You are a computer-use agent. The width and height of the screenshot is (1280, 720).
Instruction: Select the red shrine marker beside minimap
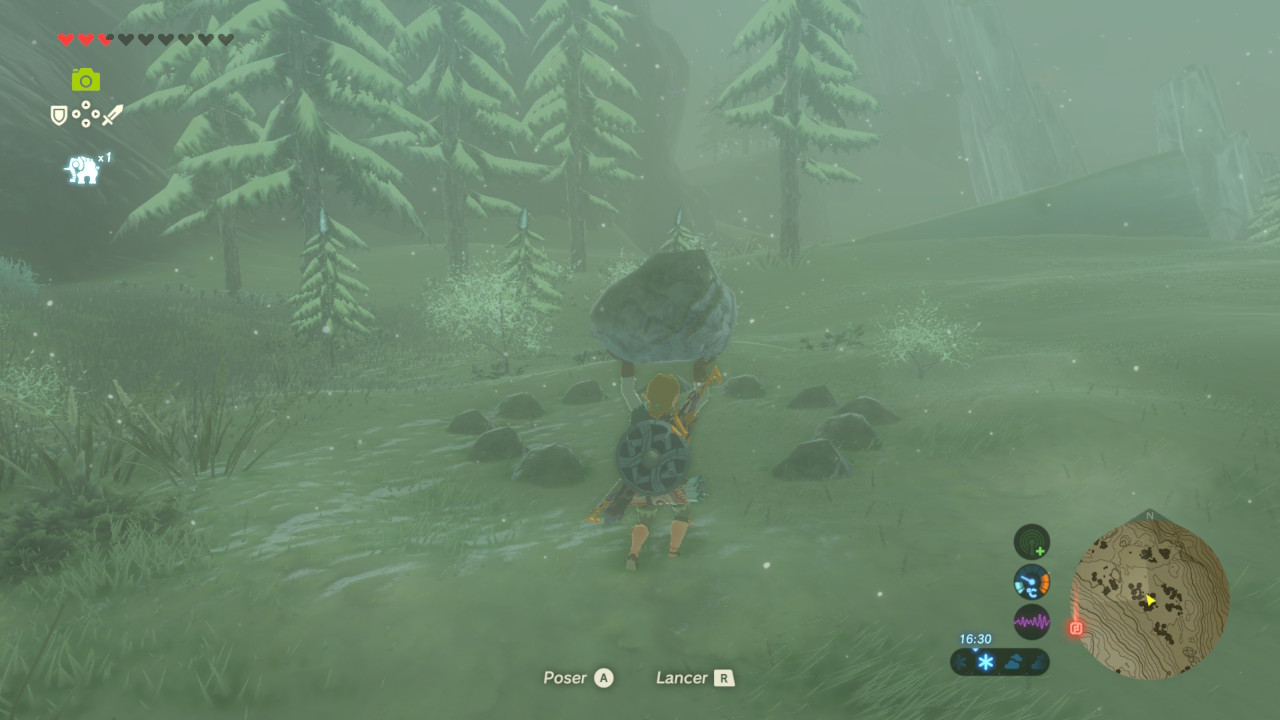[1076, 628]
